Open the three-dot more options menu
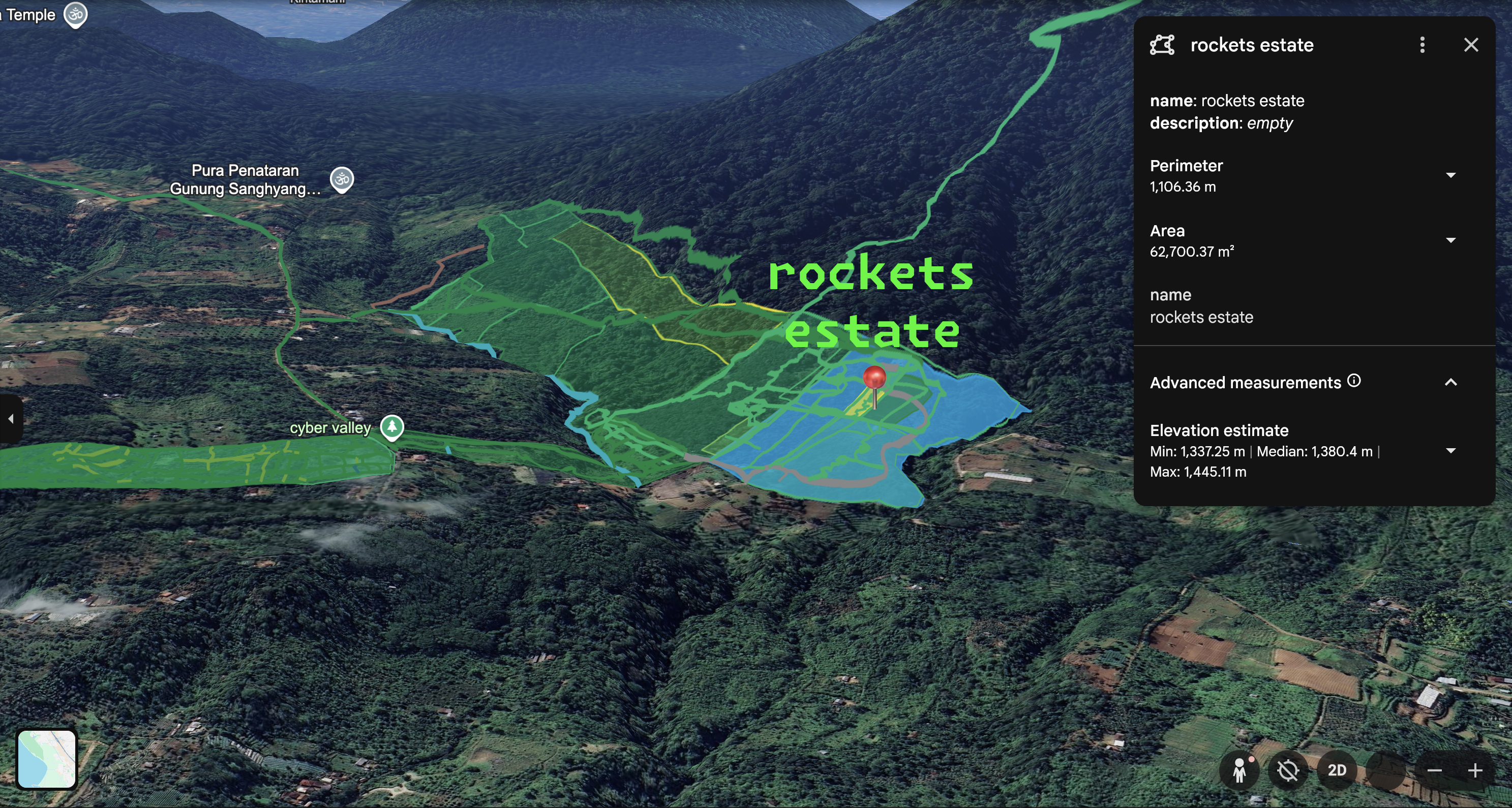 tap(1422, 45)
